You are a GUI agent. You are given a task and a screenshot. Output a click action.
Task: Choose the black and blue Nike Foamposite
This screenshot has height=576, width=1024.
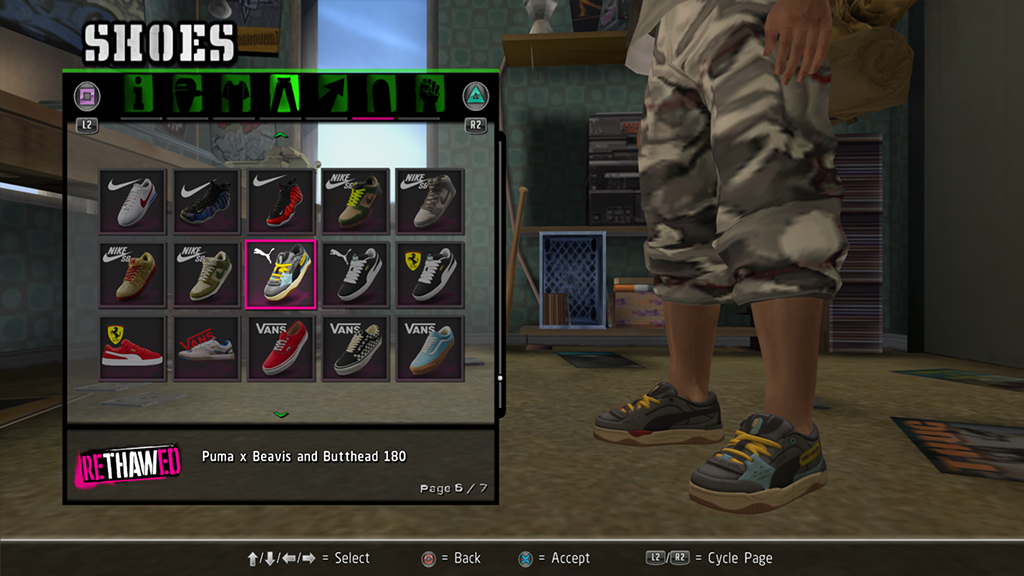[x=206, y=200]
